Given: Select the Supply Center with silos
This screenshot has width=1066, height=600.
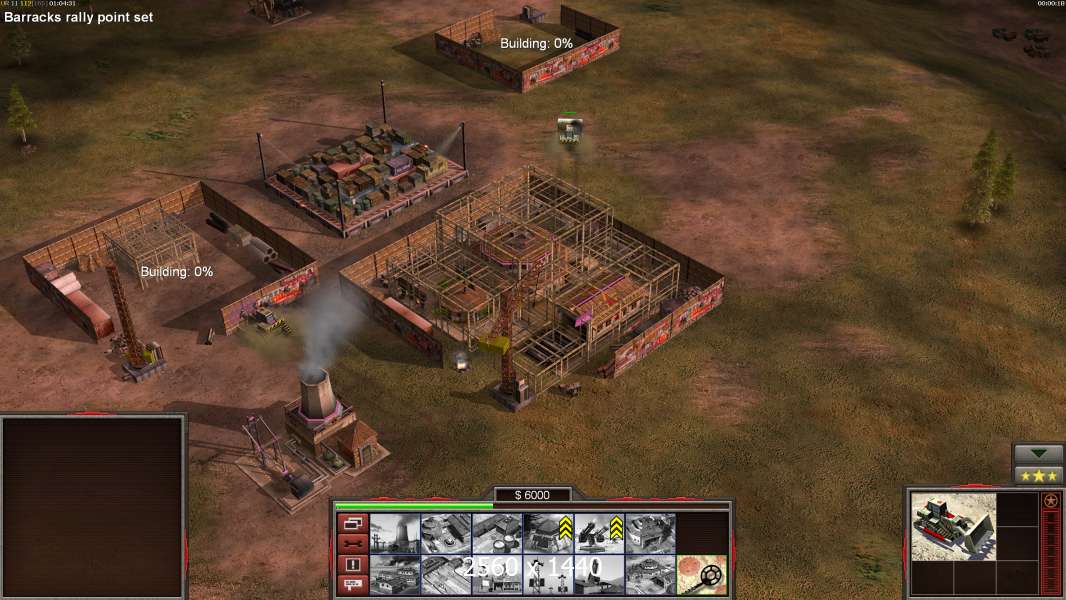Looking at the screenshot, I should 497,534.
